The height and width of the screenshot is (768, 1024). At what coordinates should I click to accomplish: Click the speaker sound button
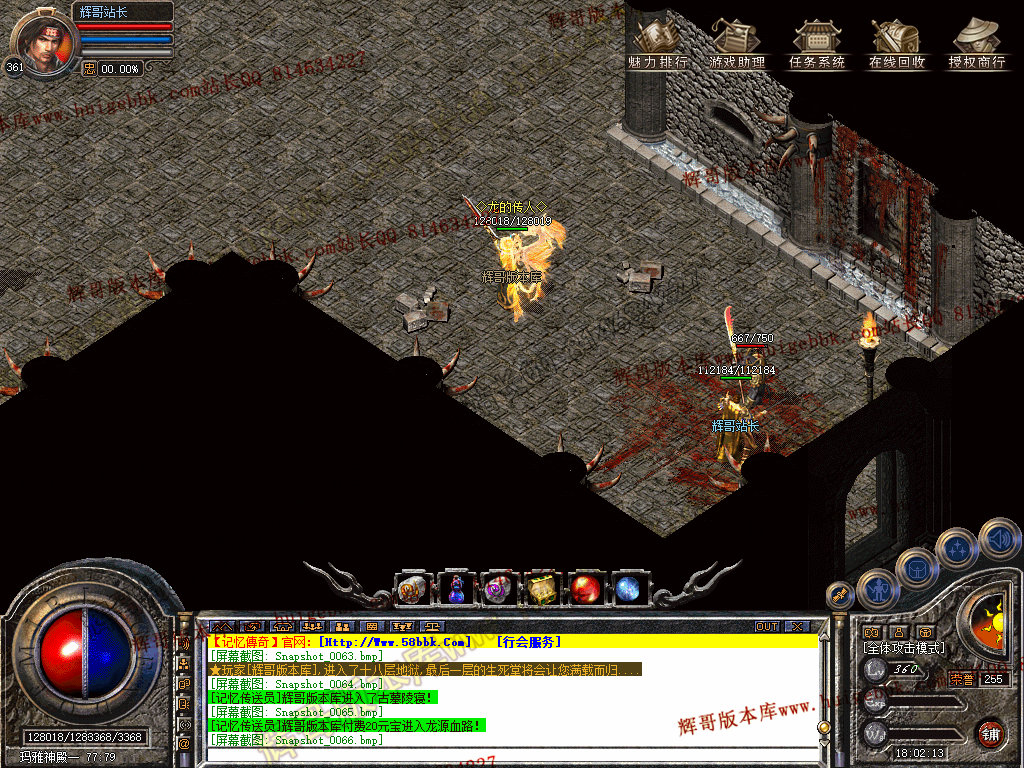tap(999, 538)
